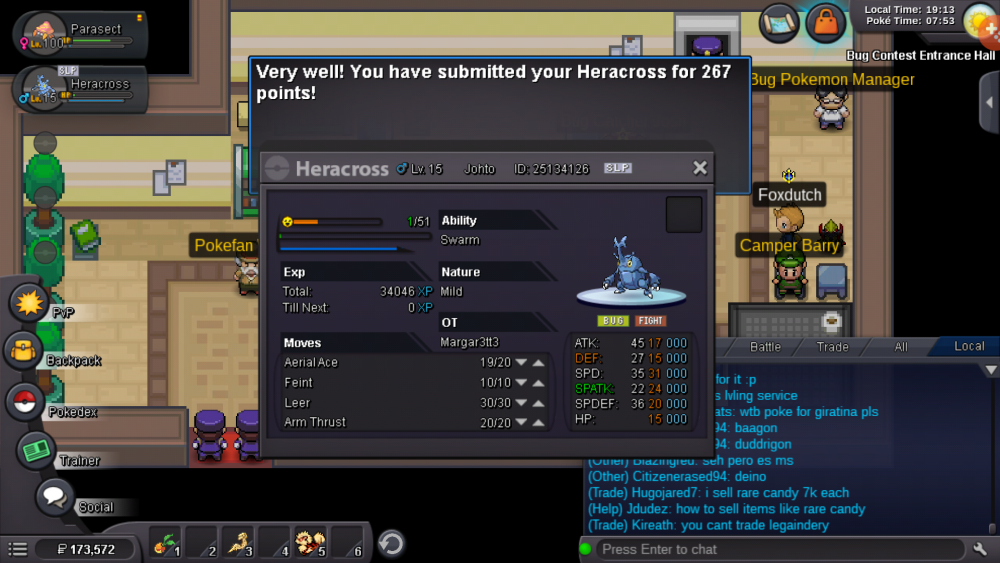Move Aerial Ace down in the move list
Screen dimensions: 1000x563
(x=521, y=363)
